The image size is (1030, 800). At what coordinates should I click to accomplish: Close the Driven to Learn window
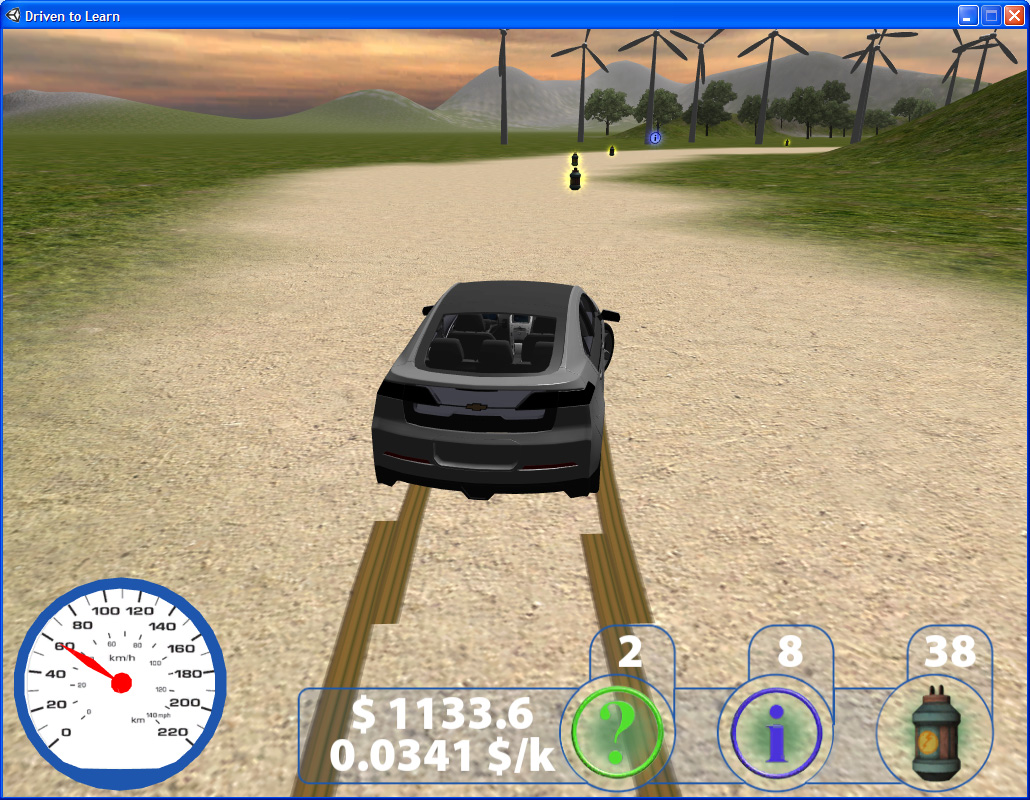click(x=1014, y=15)
